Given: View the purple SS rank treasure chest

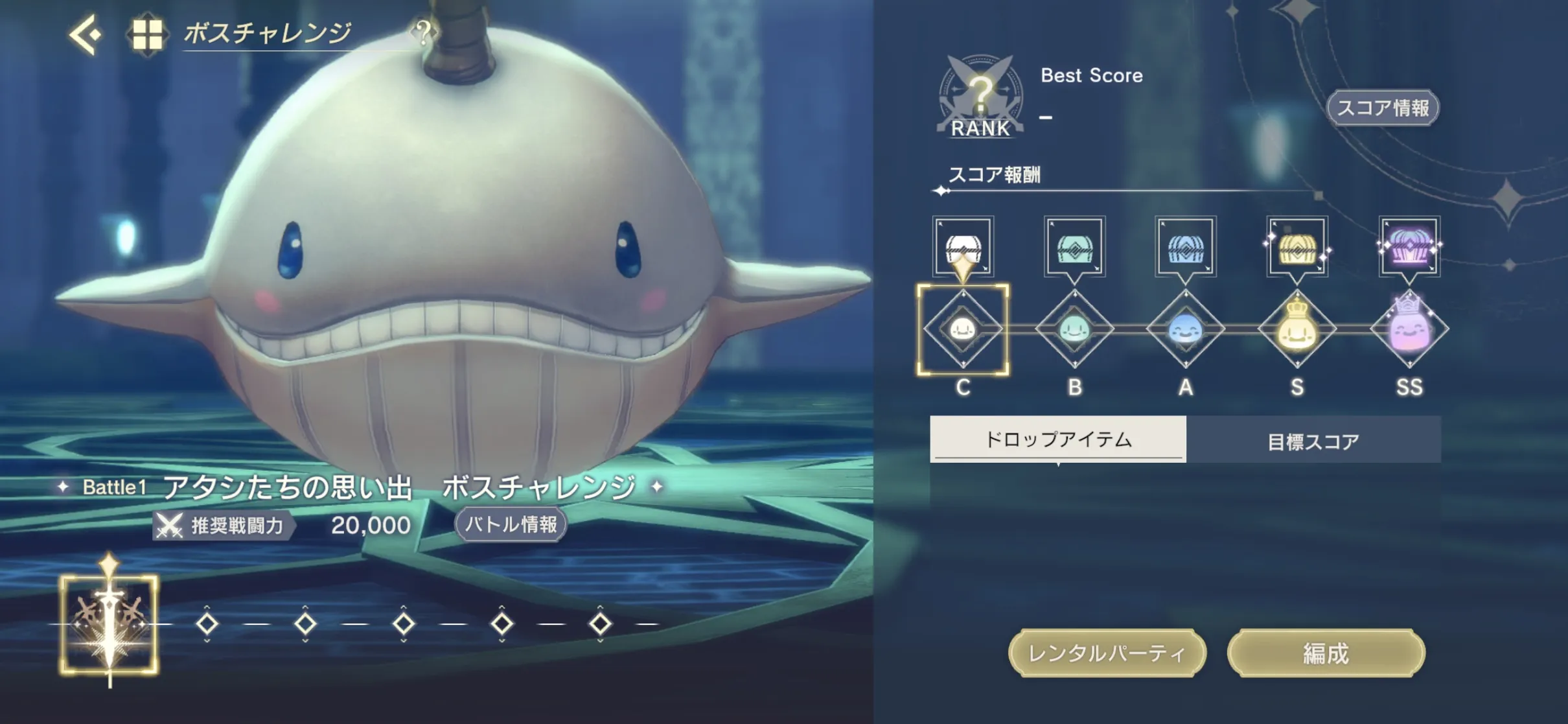Looking at the screenshot, I should point(1409,247).
